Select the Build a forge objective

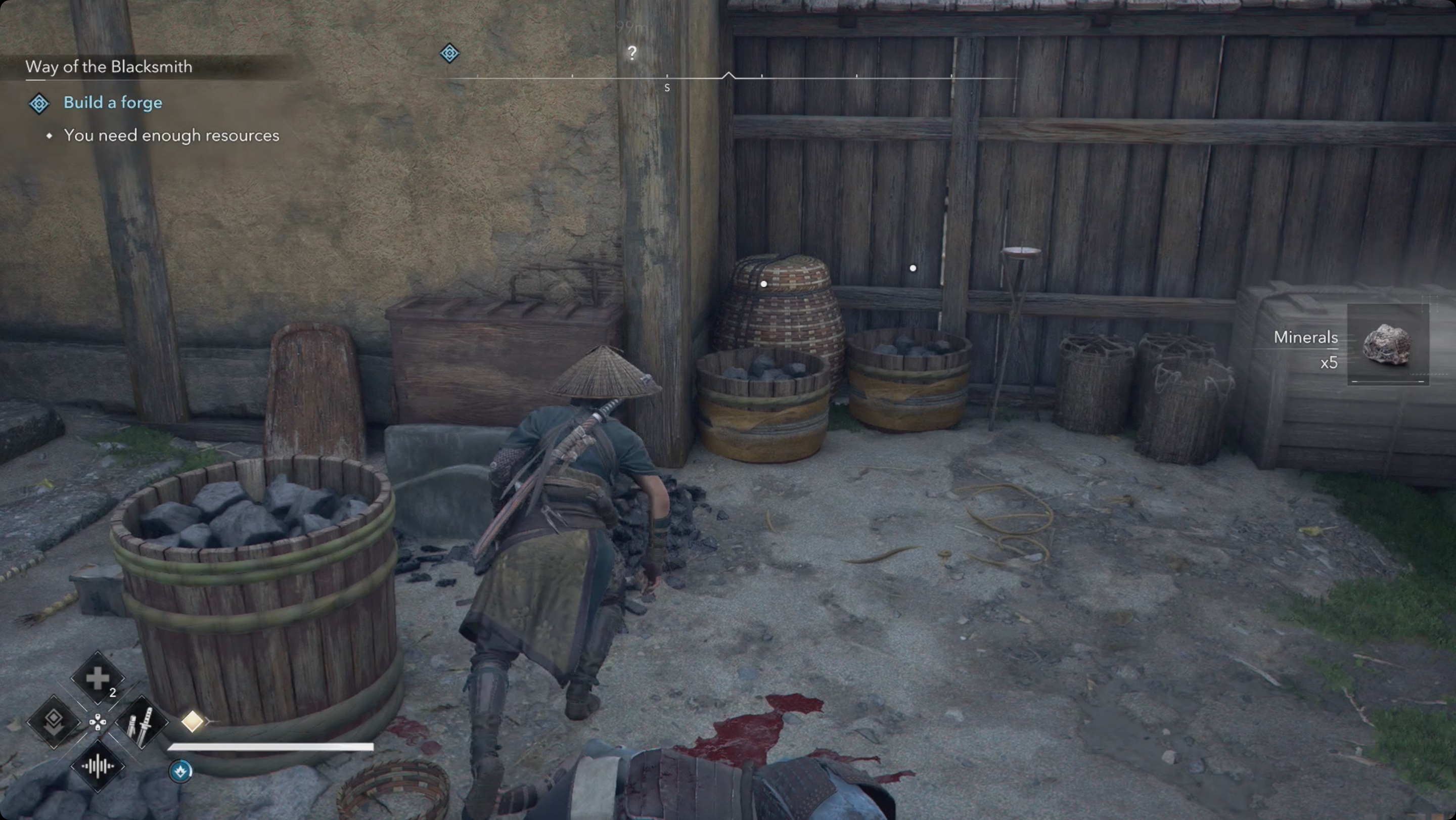tap(112, 102)
